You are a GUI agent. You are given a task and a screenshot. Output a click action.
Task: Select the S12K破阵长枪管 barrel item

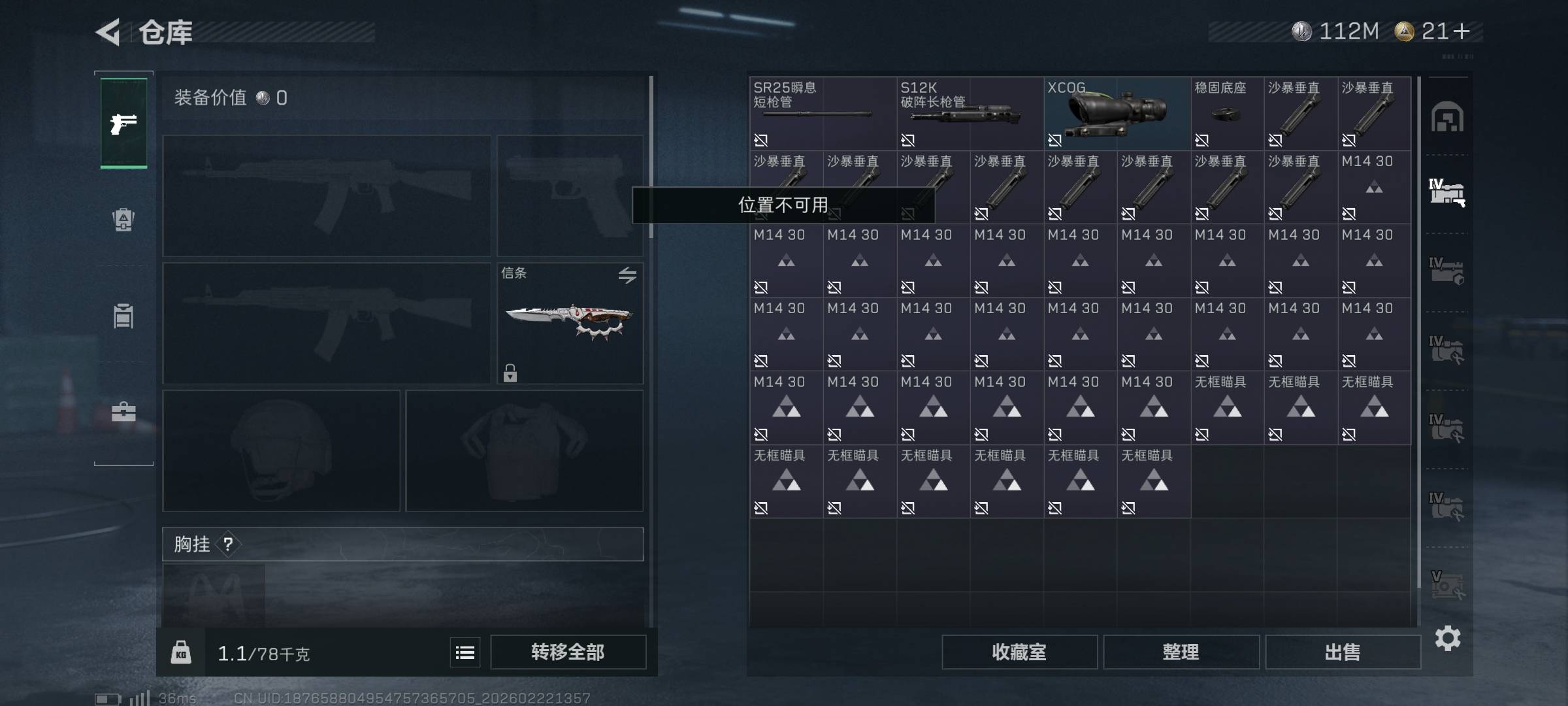point(969,113)
